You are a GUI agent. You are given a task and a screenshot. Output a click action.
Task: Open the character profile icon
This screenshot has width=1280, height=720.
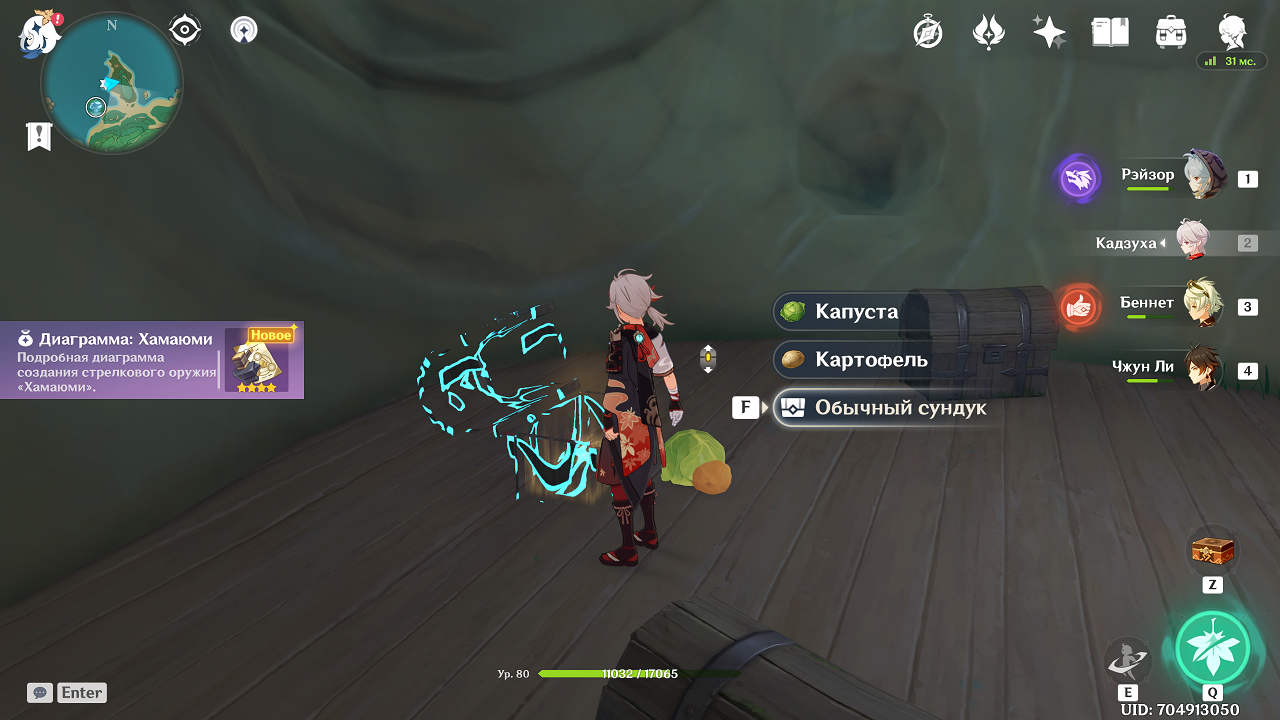click(x=1231, y=33)
